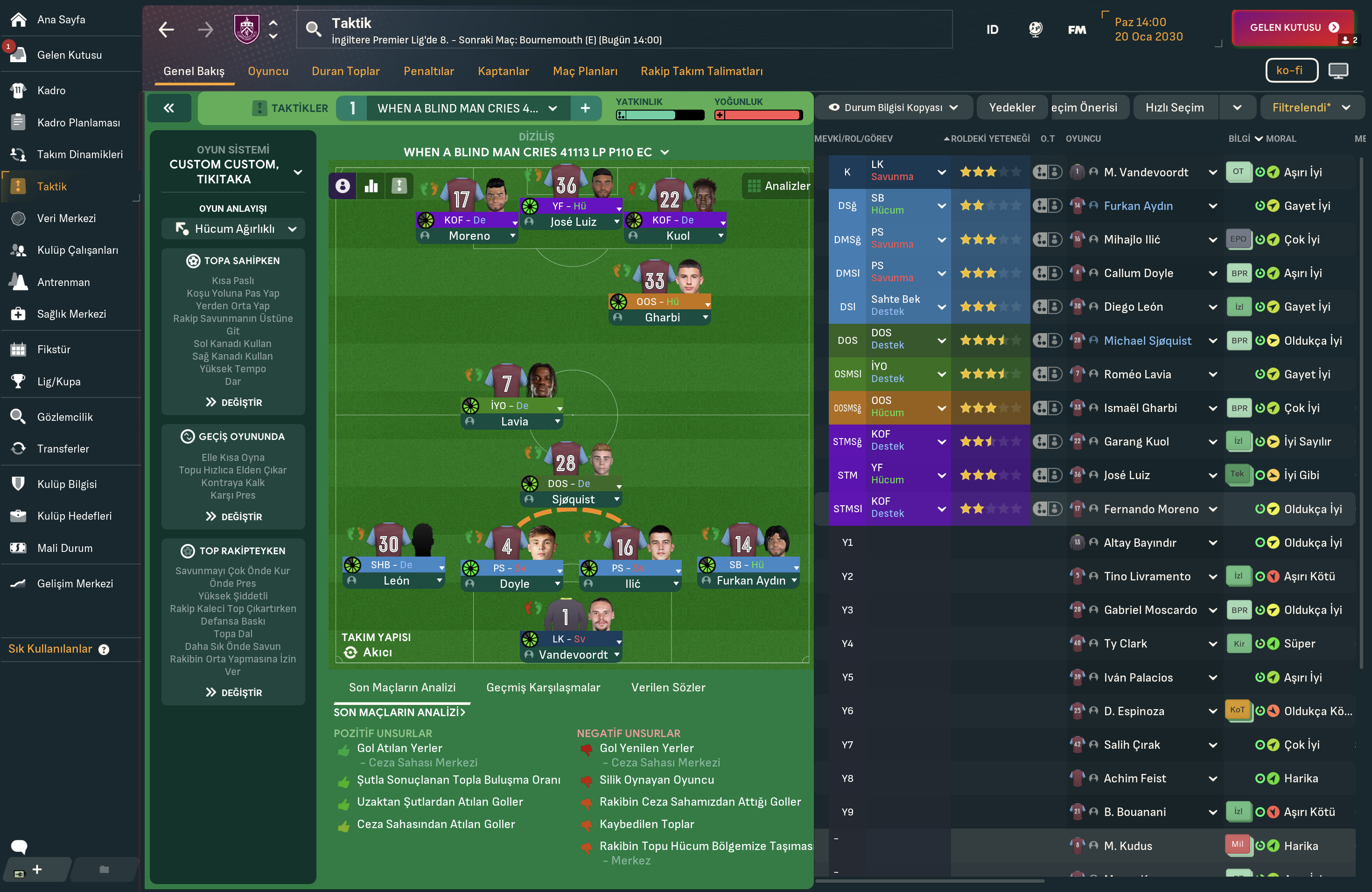Image resolution: width=1372 pixels, height=892 pixels.
Task: Expand the WHEN A BLIND MAN CRIES tactic dropdown
Action: click(552, 108)
